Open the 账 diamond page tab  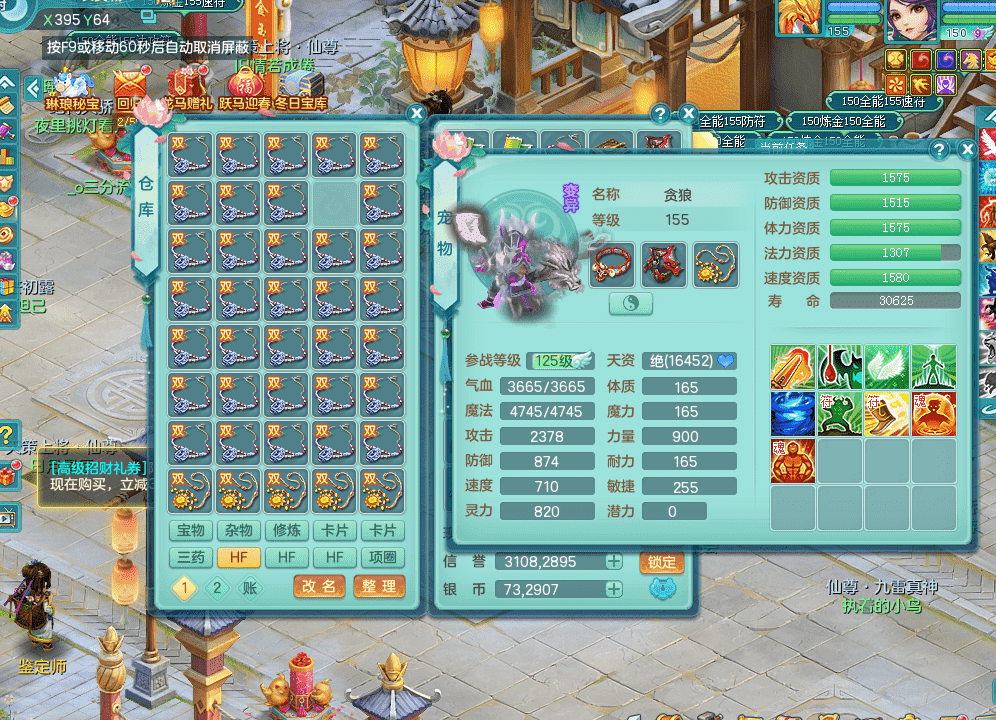(x=250, y=588)
